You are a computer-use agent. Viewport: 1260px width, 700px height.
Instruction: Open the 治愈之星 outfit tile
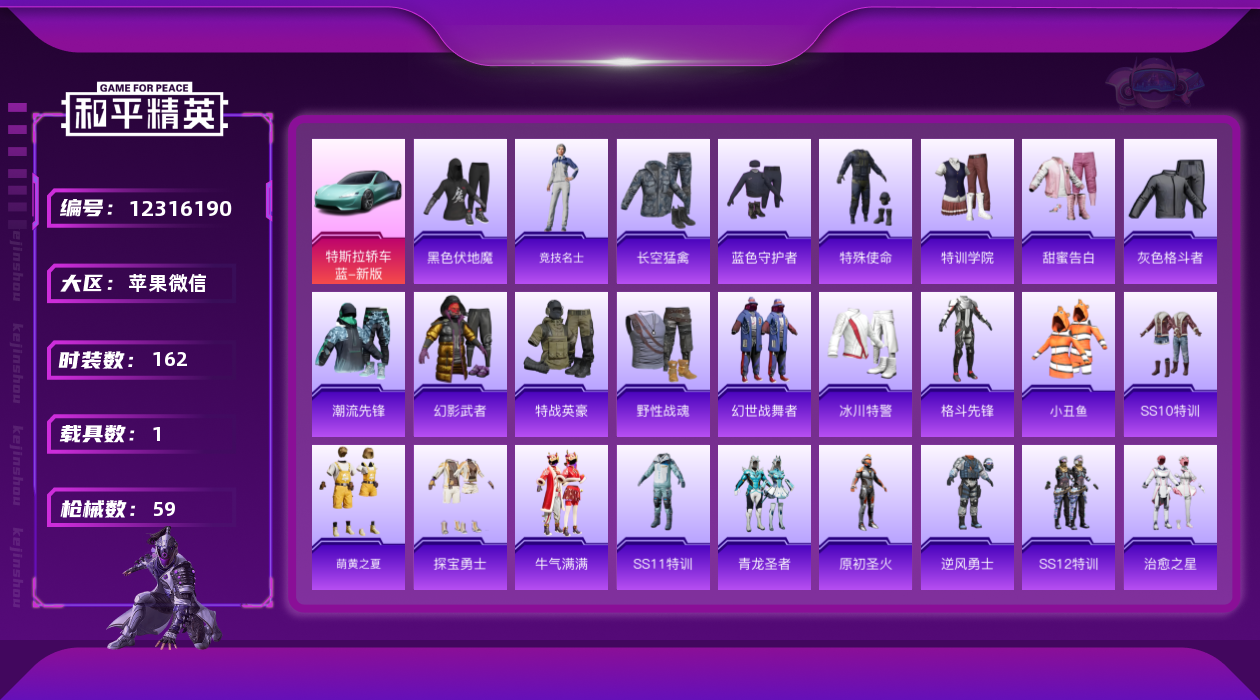1170,517
